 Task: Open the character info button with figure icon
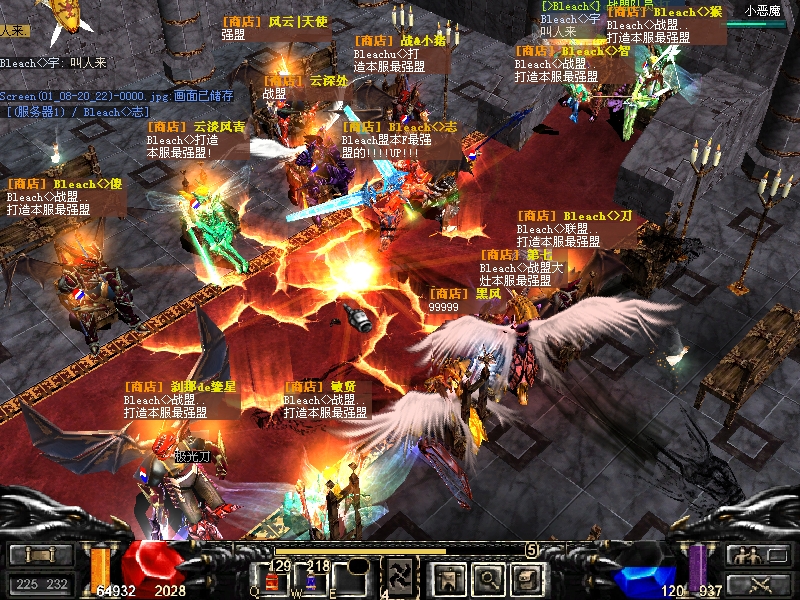(x=446, y=577)
